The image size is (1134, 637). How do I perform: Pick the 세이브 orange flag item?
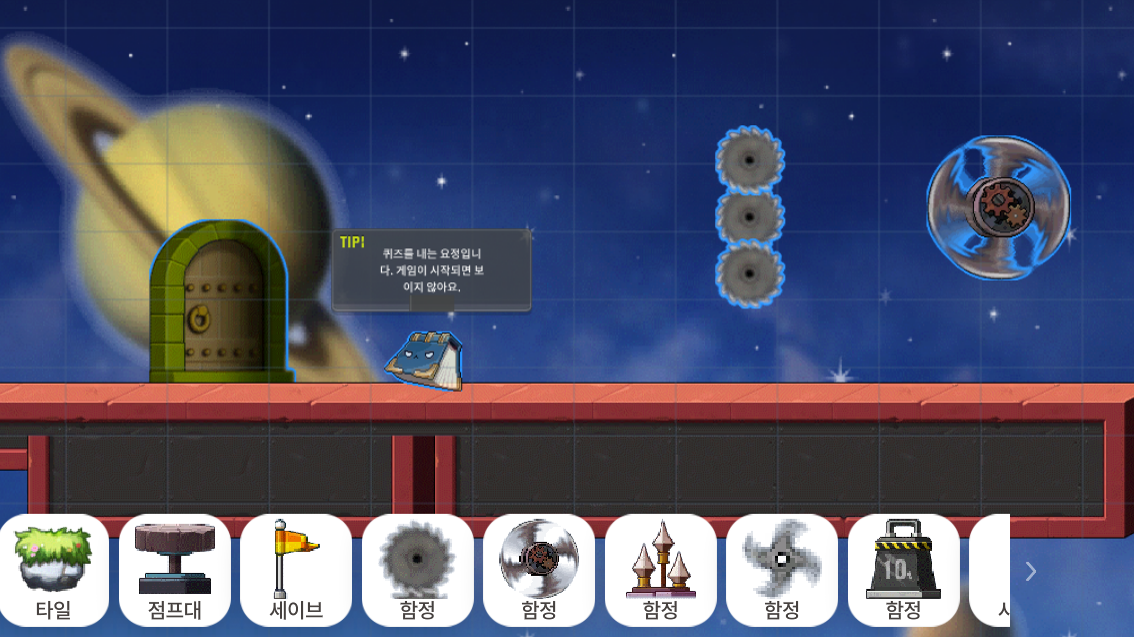coord(296,570)
